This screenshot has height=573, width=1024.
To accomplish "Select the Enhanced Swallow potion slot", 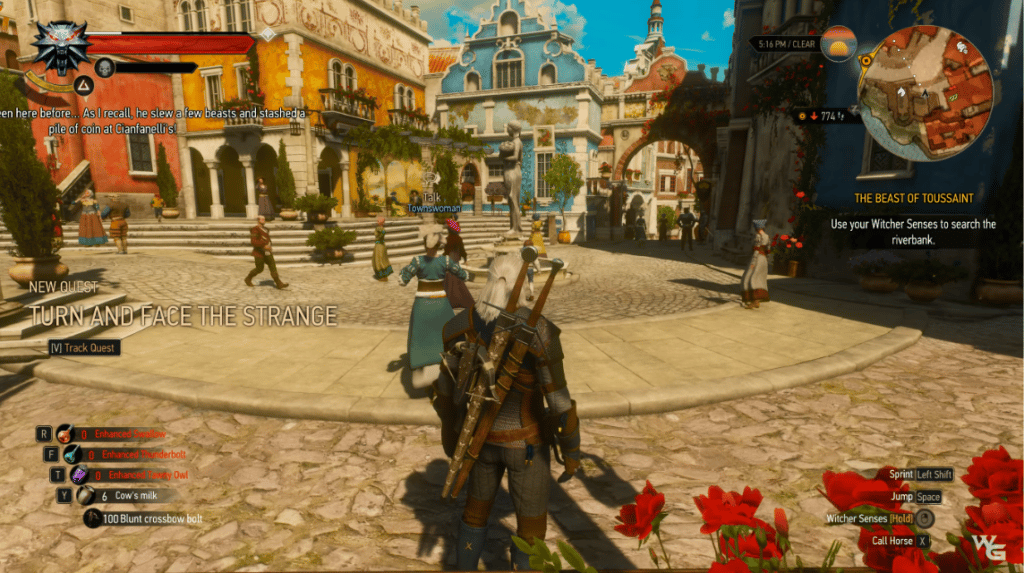I will [x=65, y=434].
